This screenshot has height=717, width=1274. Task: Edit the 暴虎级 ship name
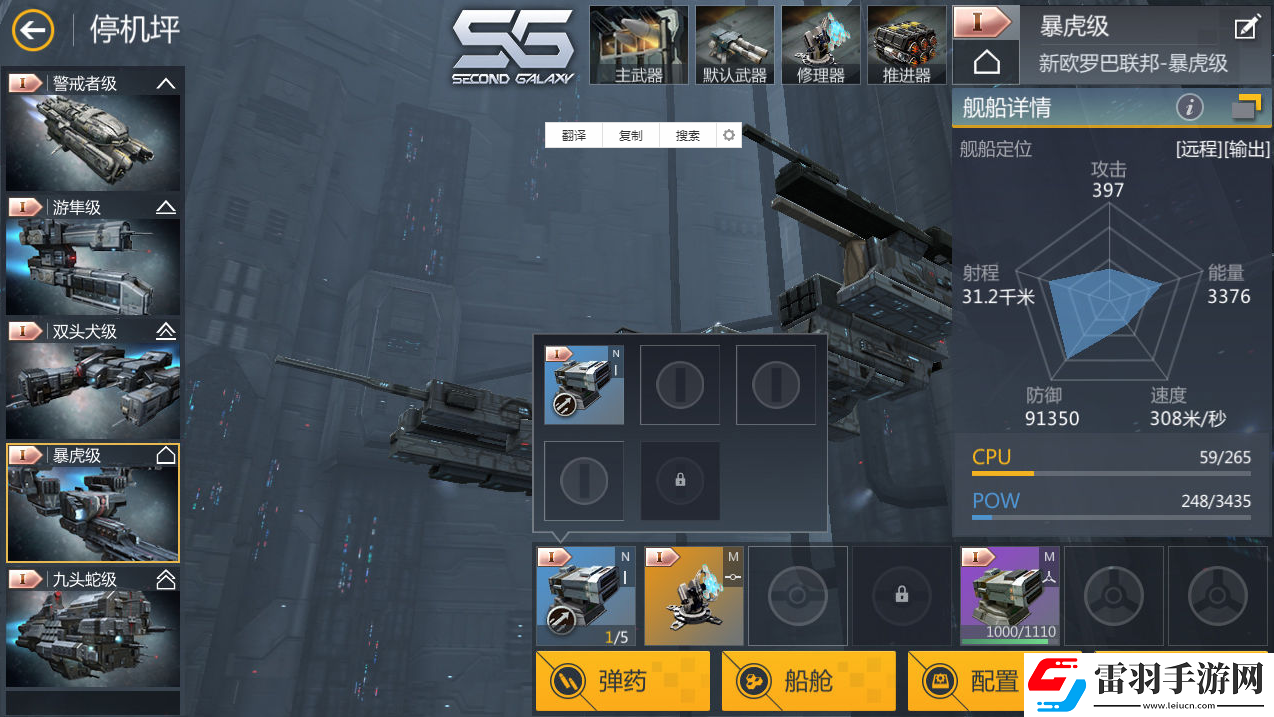click(1246, 28)
